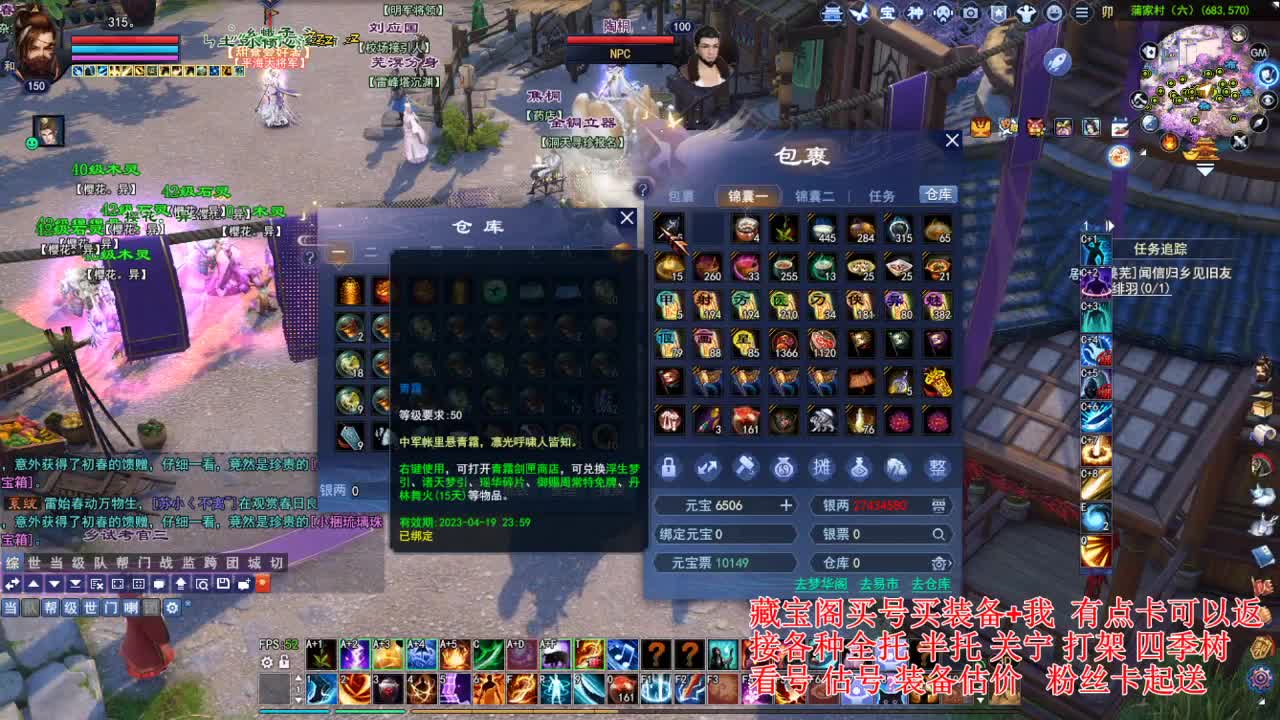Viewport: 1280px width, 720px height.
Task: Open the 神 (deity) icon on the top toolbar
Action: tap(915, 13)
